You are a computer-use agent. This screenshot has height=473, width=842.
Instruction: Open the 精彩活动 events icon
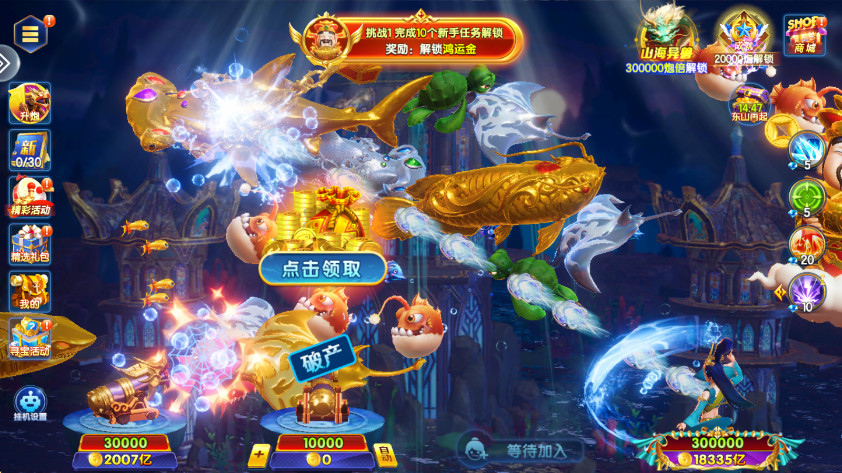click(x=29, y=198)
